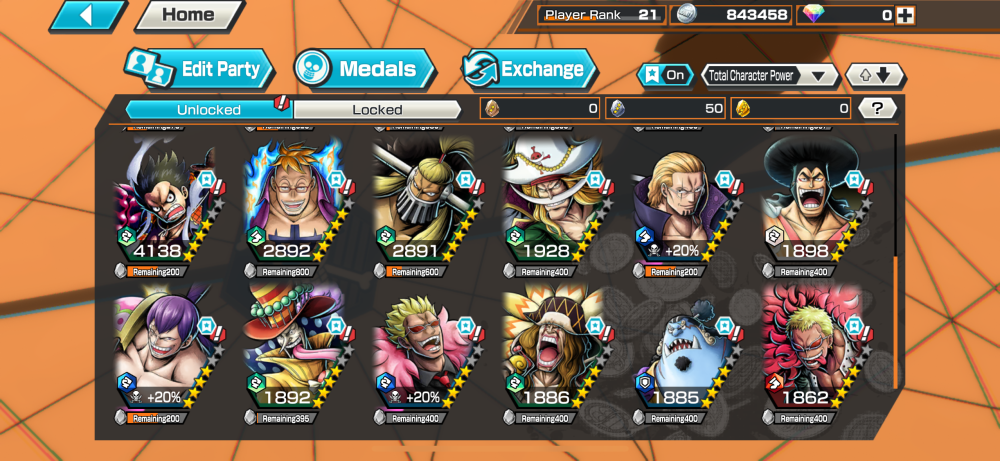1000x461 pixels.
Task: Reverse the sort order with arrows button
Action: pos(875,75)
